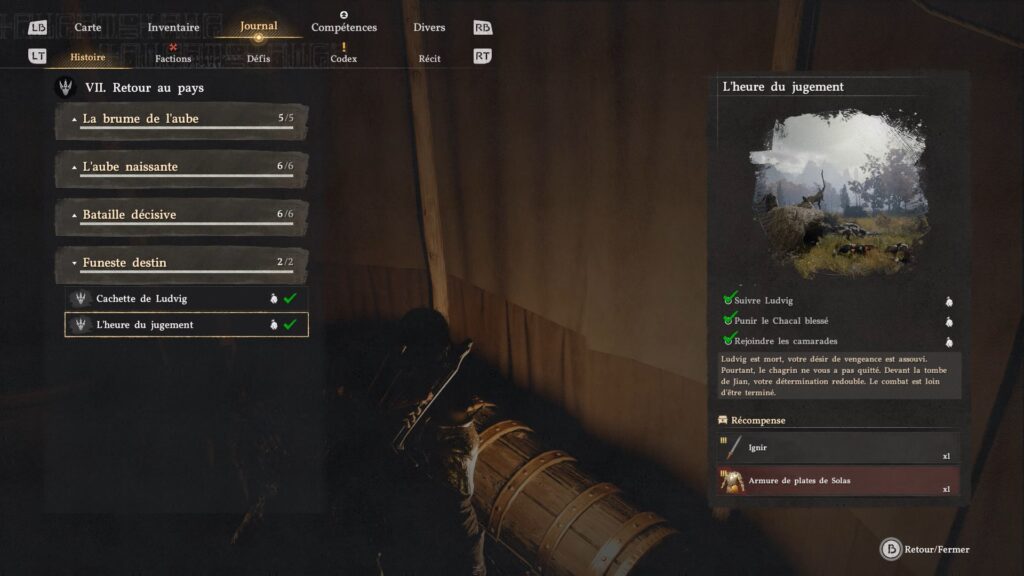This screenshot has height=576, width=1024.
Task: Expand the Bataille décisive chapter
Action: point(181,215)
